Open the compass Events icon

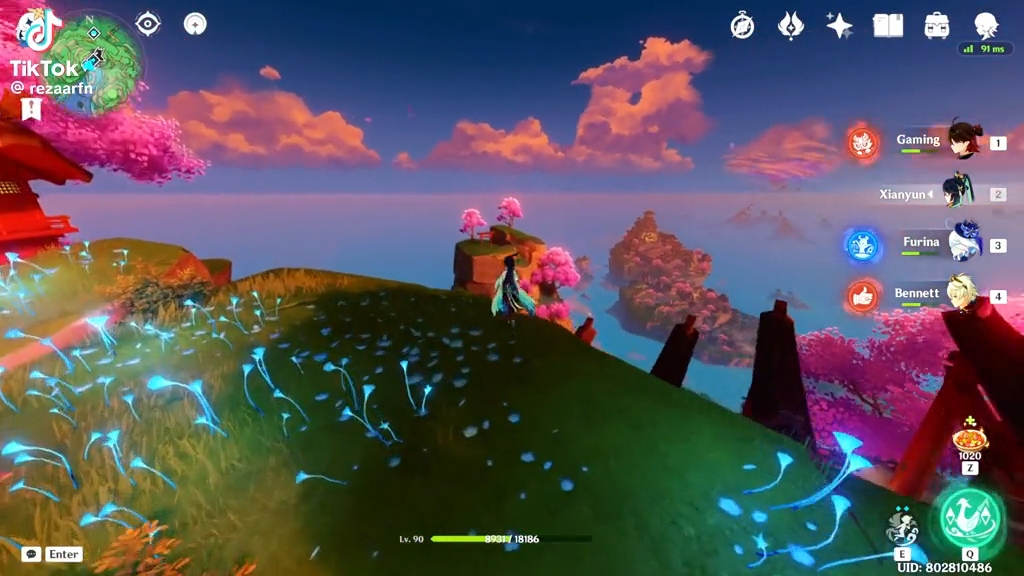742,26
